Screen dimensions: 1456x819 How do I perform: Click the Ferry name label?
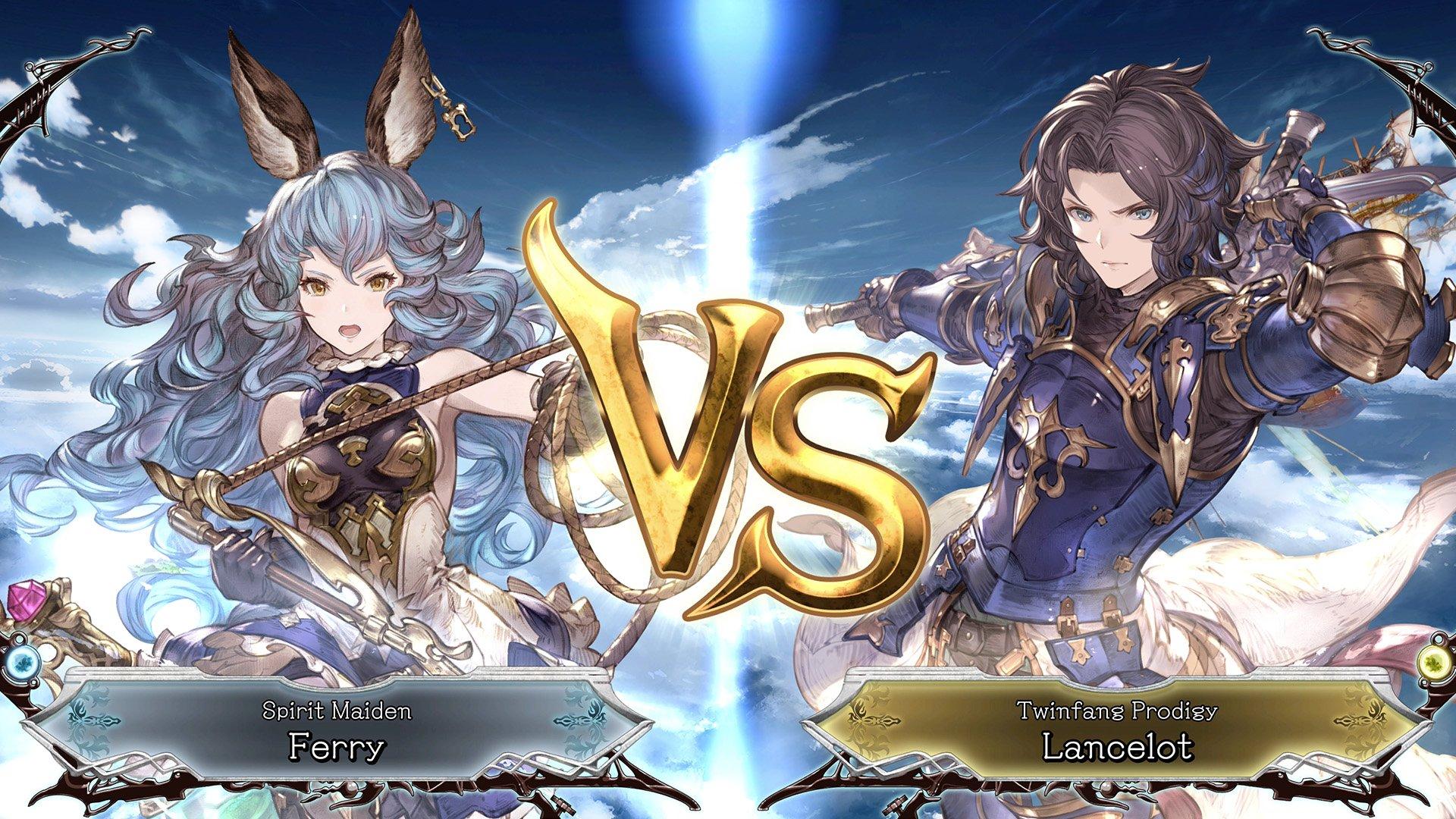336,747
